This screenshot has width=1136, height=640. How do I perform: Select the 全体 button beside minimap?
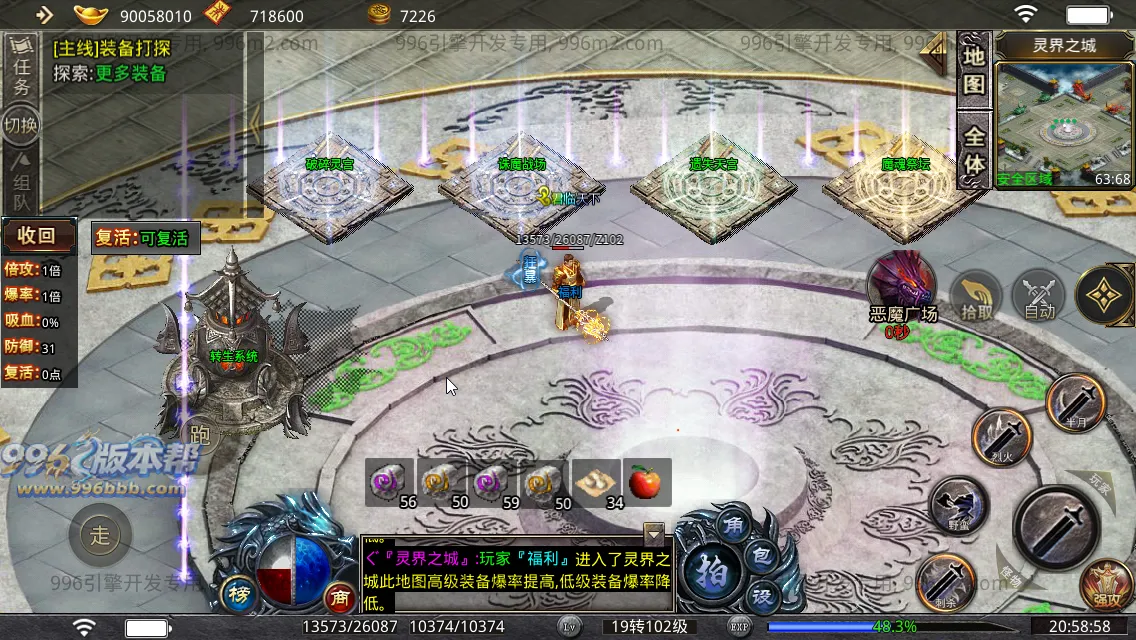point(974,150)
